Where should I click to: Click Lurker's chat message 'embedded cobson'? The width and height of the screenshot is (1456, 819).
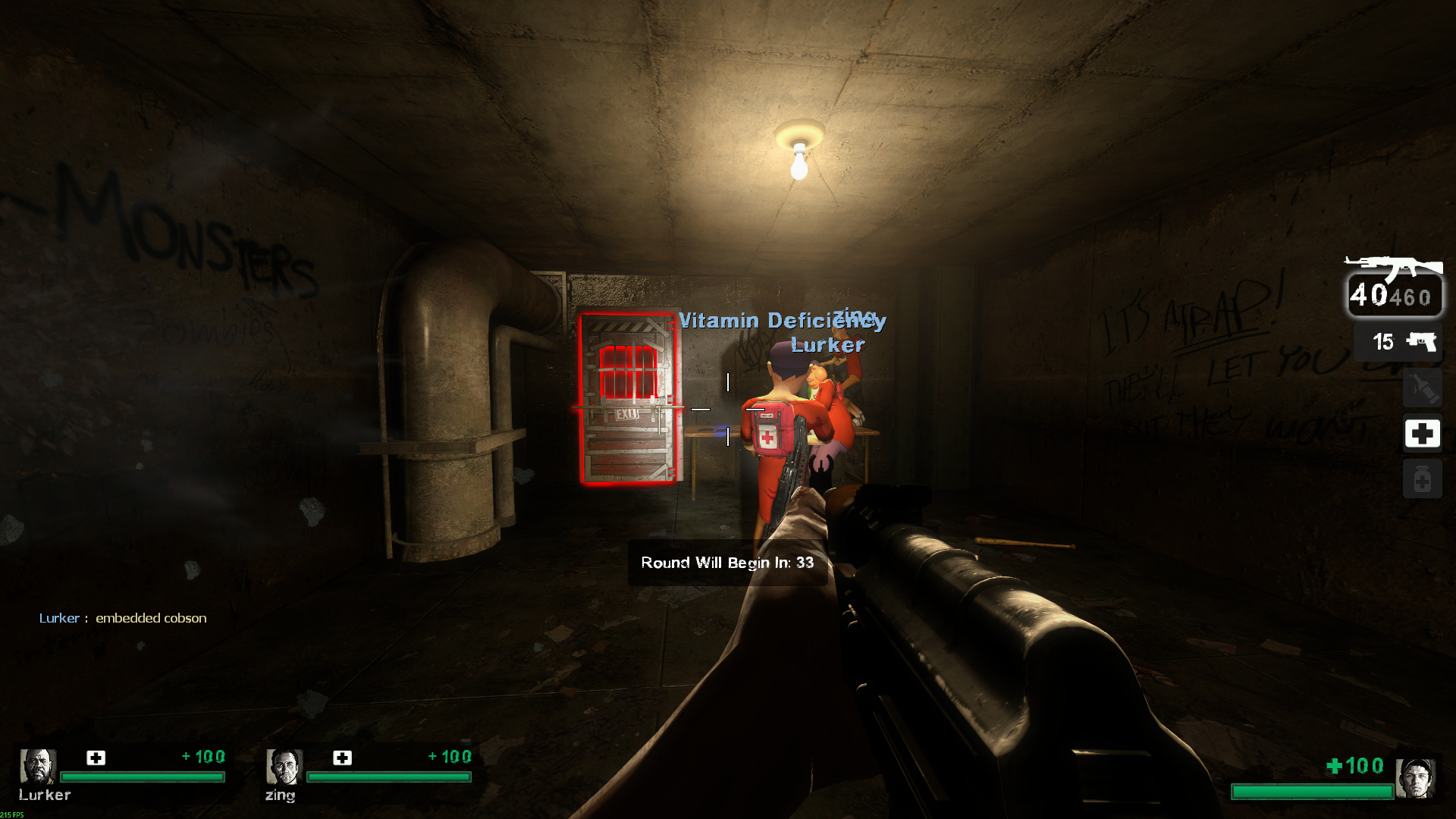tap(151, 618)
